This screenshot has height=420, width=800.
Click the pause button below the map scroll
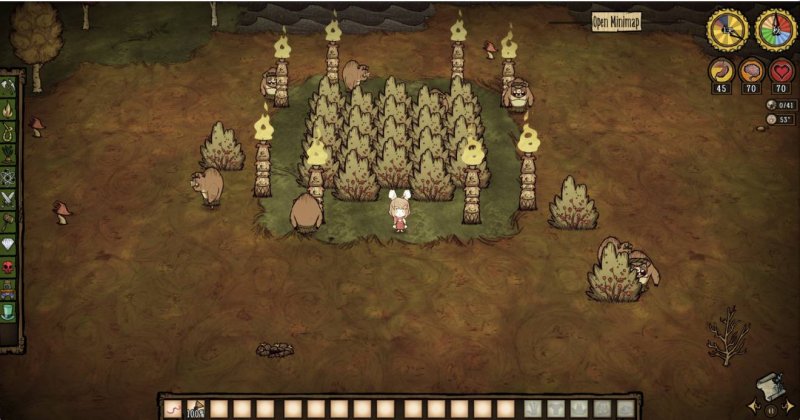[x=770, y=410]
